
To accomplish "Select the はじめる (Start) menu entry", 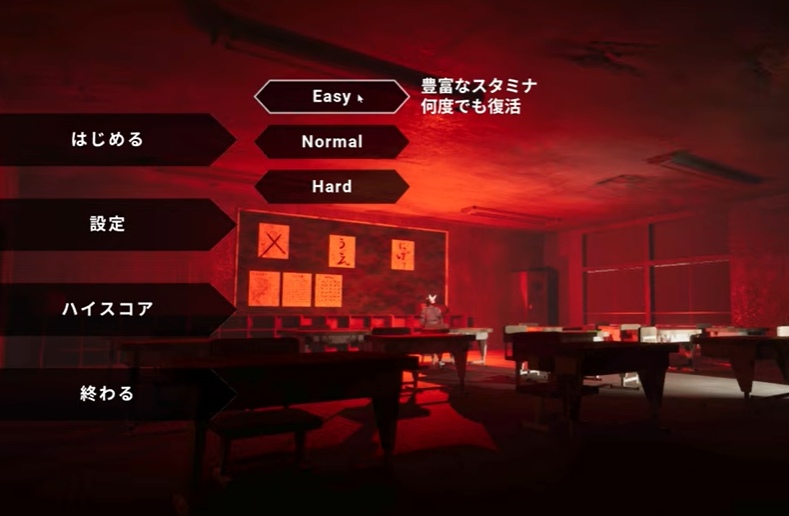I will [x=108, y=139].
